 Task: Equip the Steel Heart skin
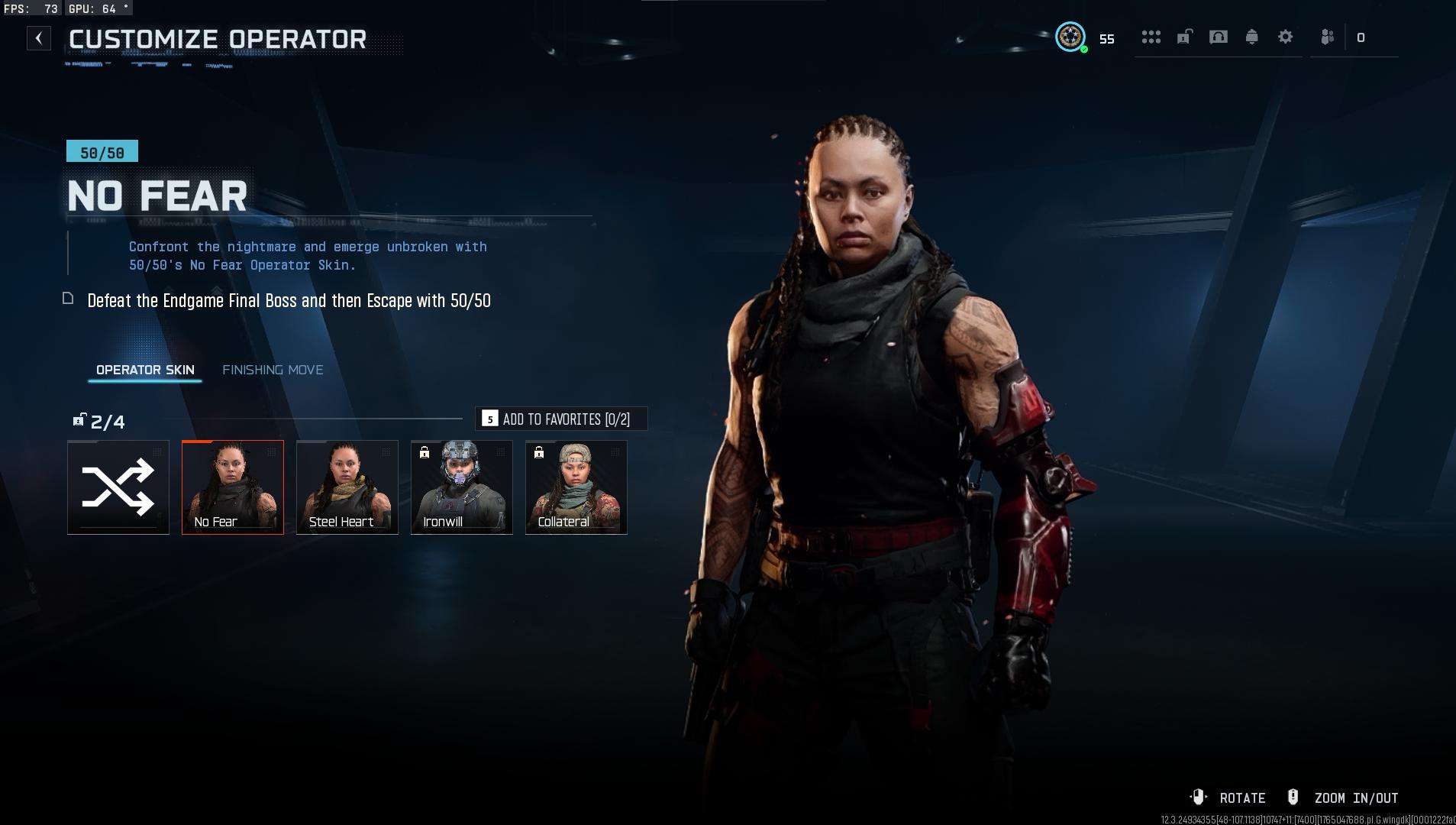[347, 487]
